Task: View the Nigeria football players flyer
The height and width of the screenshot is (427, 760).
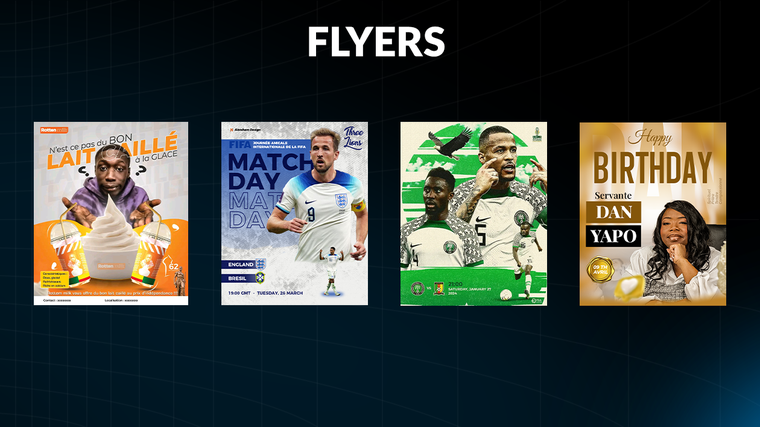Action: (473, 213)
